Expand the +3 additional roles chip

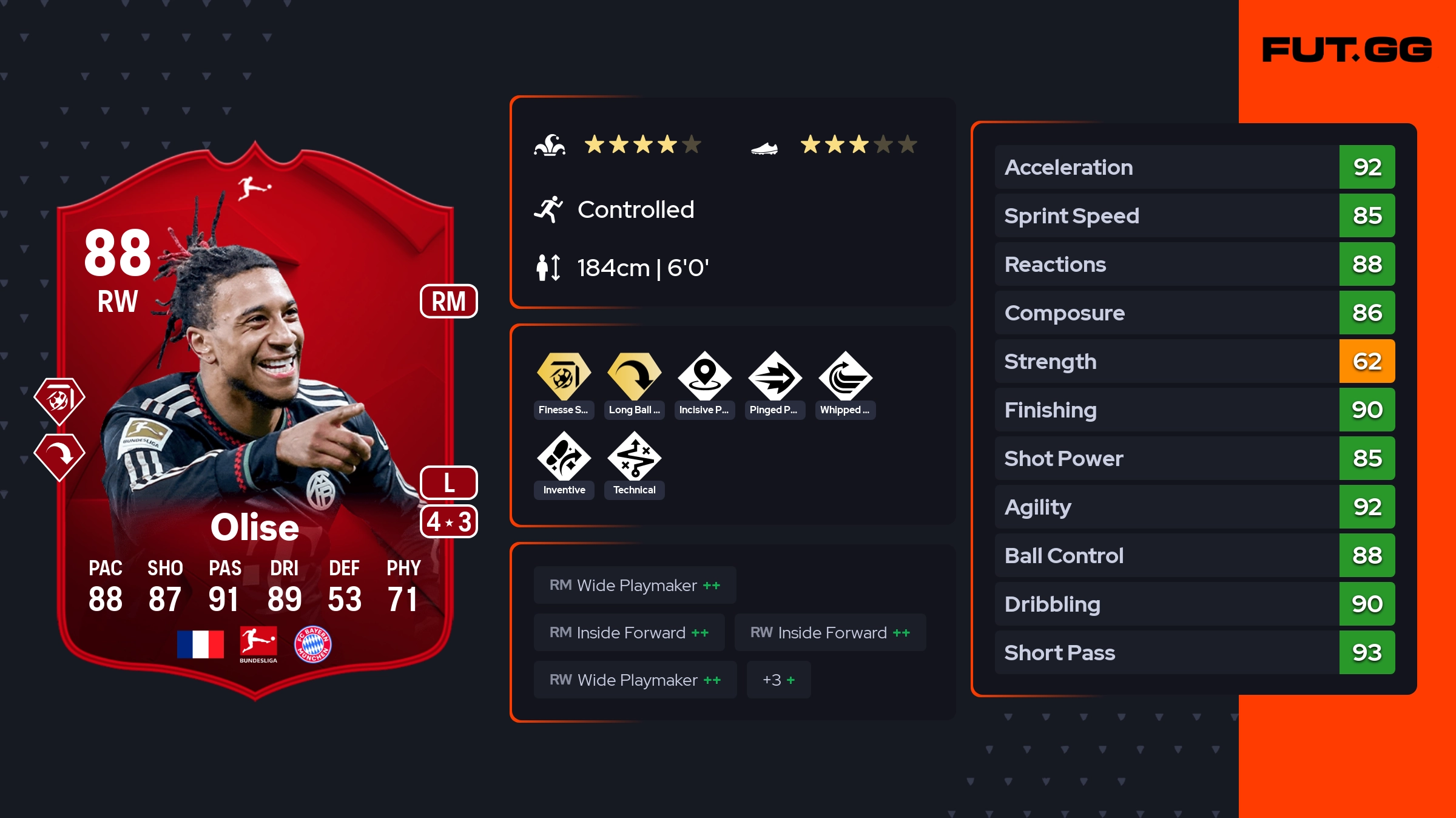[x=778, y=680]
